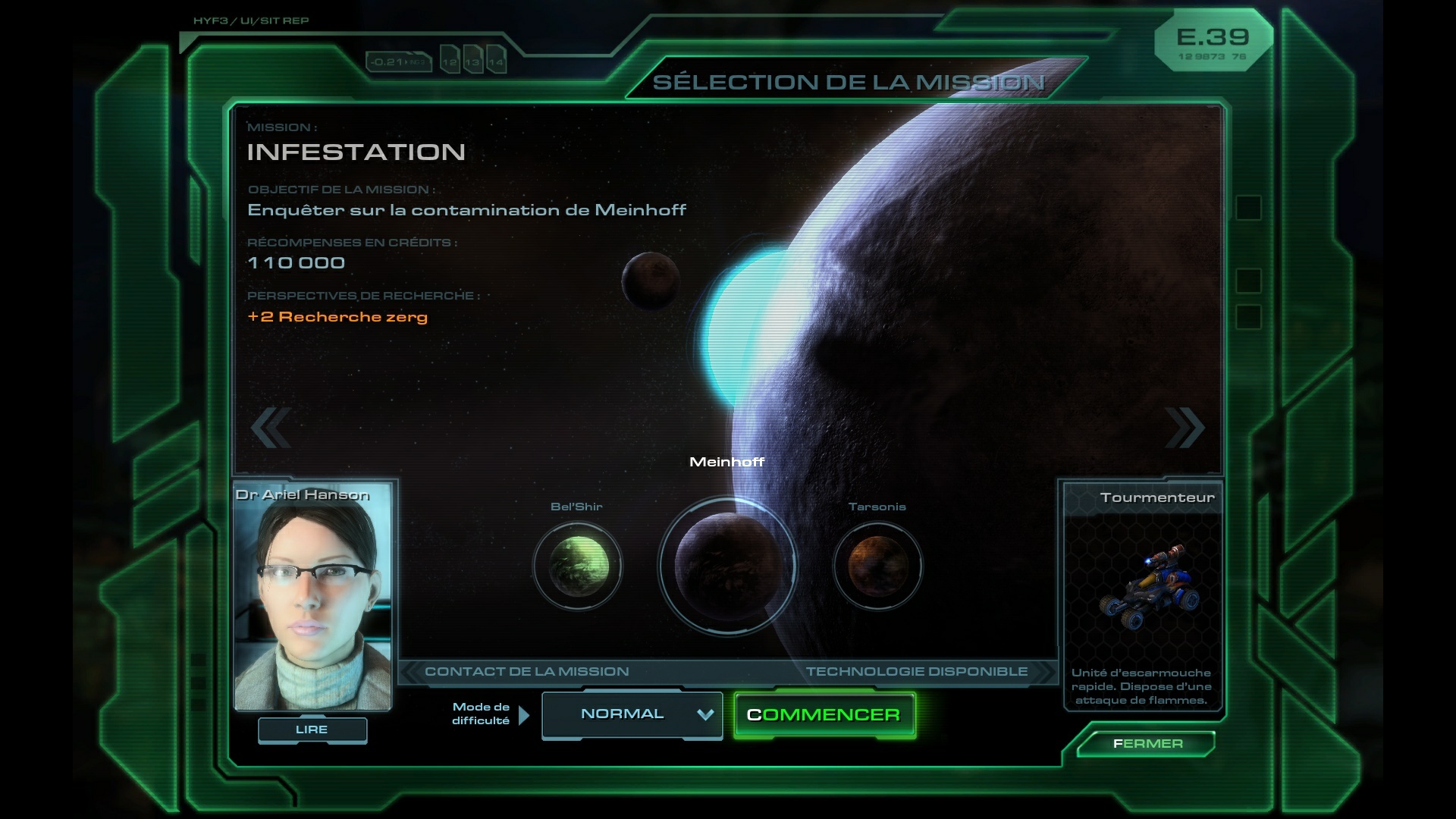1456x819 pixels.
Task: Start the mission with Commencer
Action: coord(824,715)
